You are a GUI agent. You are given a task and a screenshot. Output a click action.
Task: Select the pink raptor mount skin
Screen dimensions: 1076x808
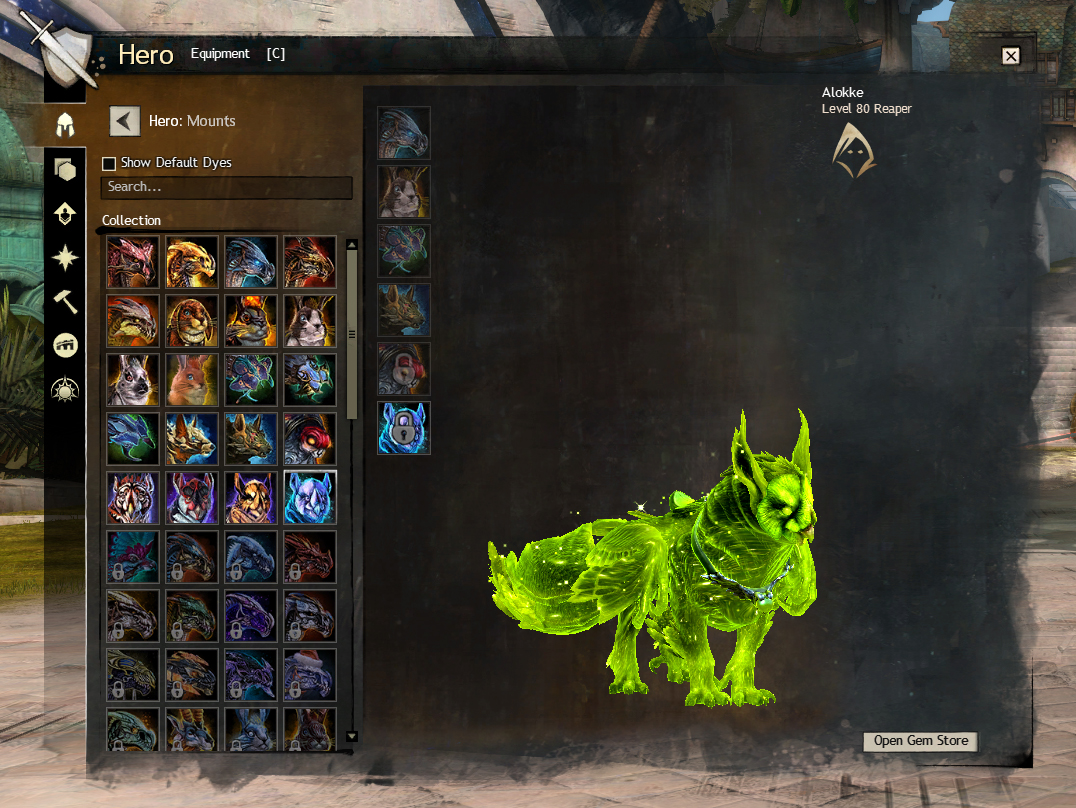pyautogui.click(x=133, y=262)
